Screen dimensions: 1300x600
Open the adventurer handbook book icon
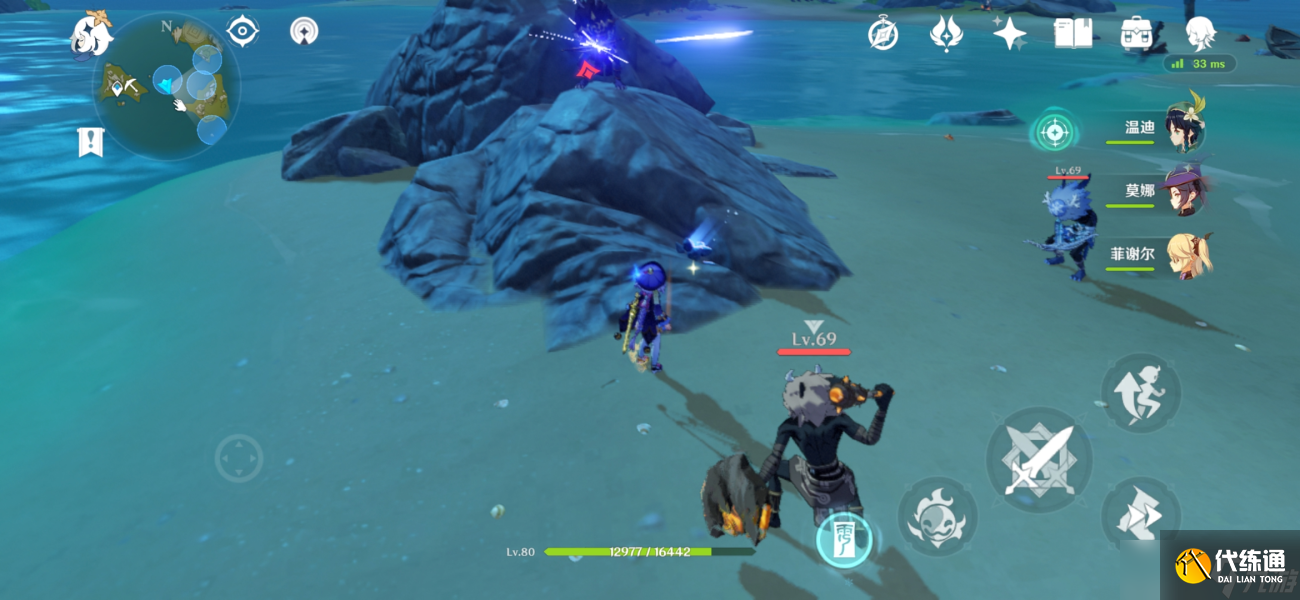click(1072, 34)
